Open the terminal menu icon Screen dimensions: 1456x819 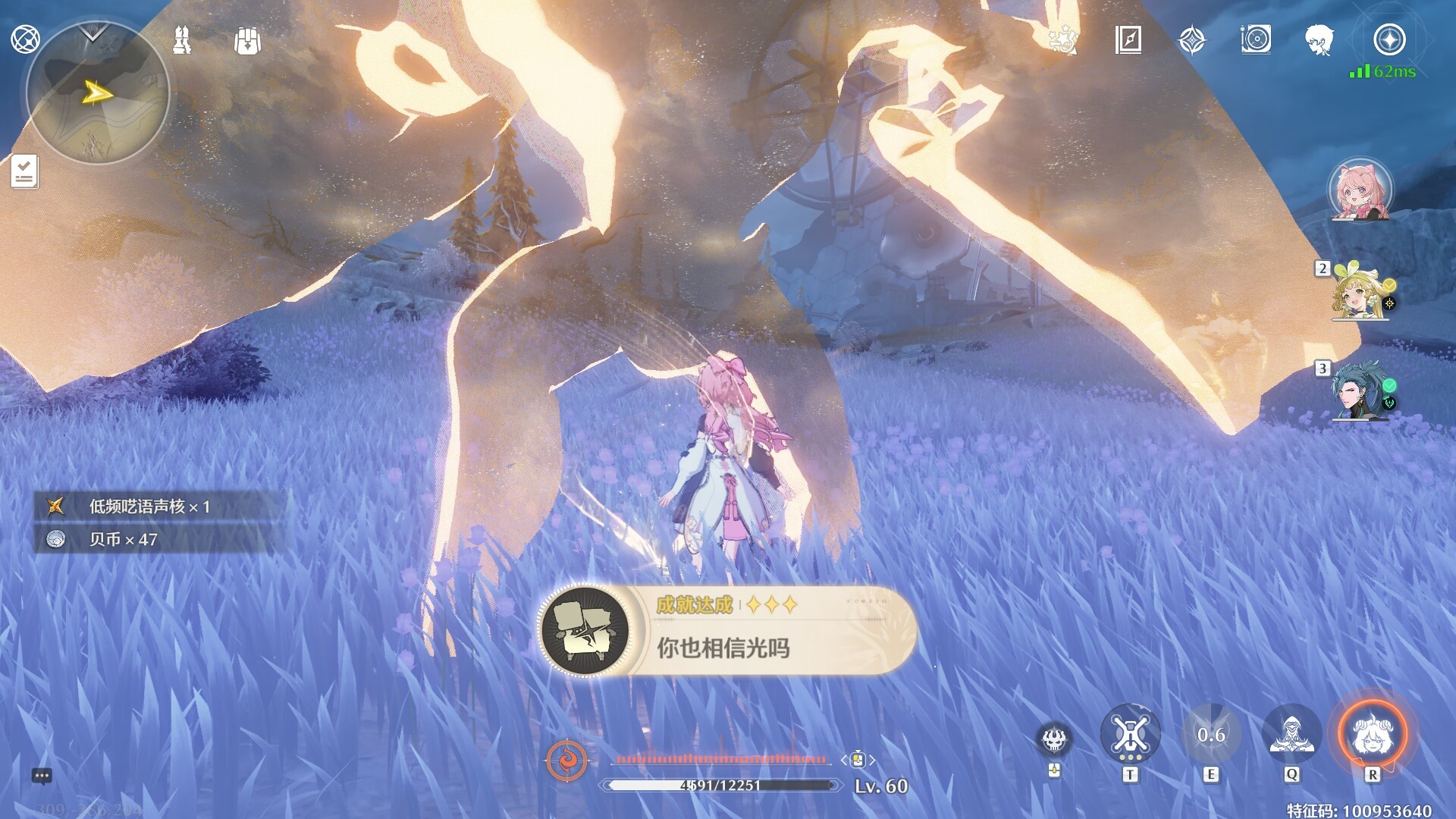pos(25,39)
